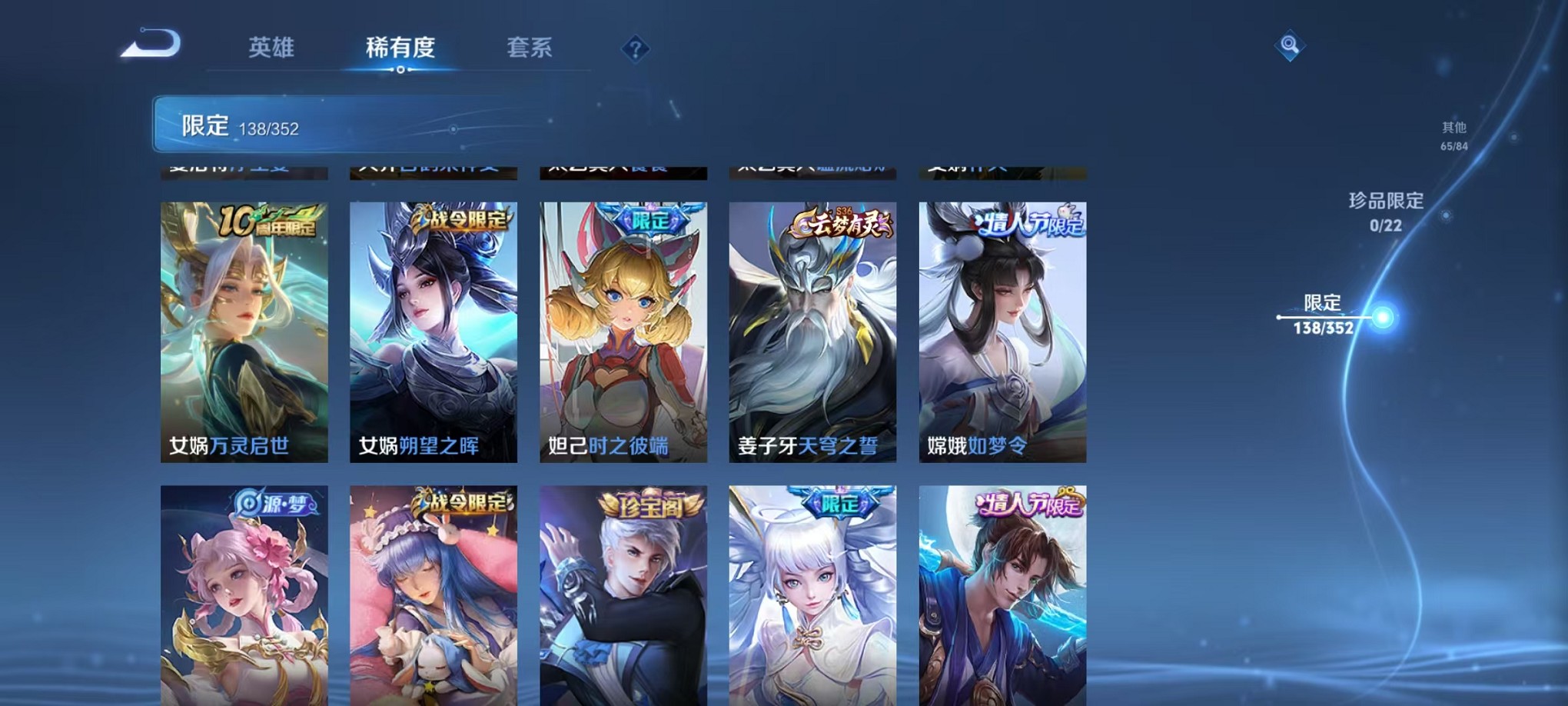Select the 稀有度 tab
The image size is (1568, 706).
pos(402,47)
